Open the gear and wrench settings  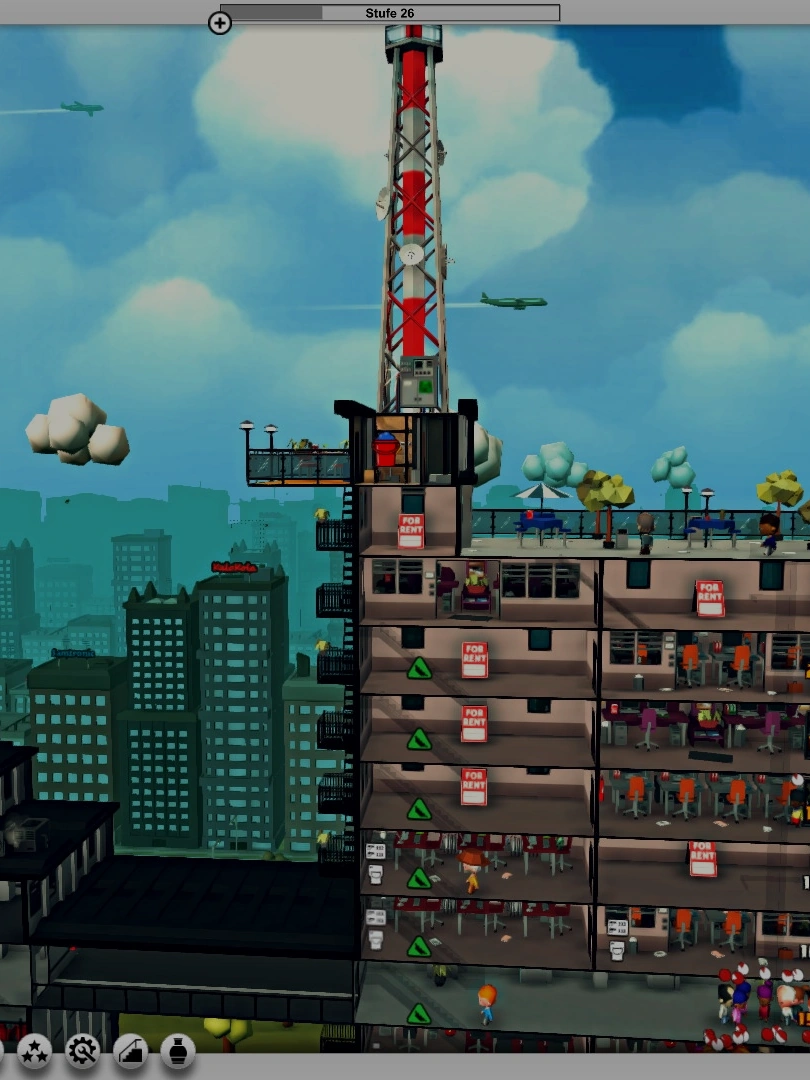pos(83,1051)
